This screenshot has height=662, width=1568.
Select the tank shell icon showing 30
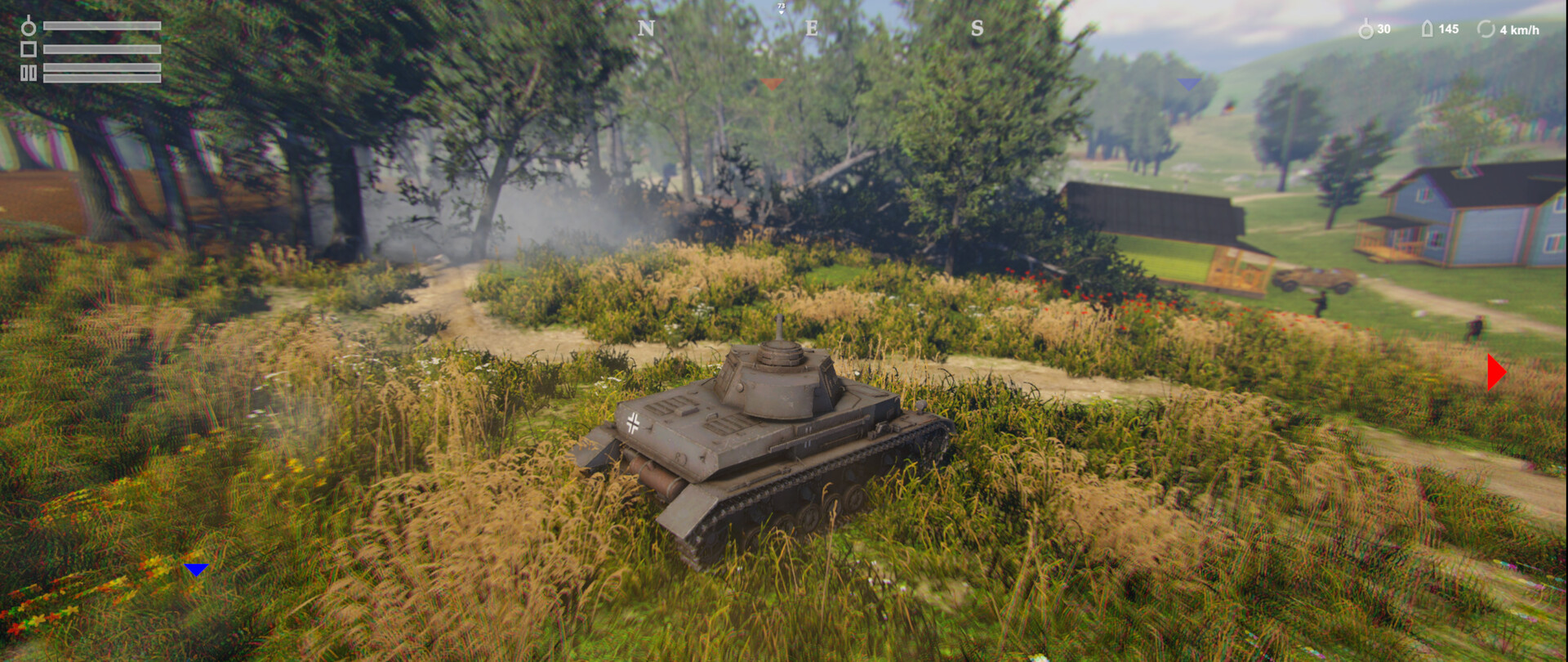pos(1368,30)
